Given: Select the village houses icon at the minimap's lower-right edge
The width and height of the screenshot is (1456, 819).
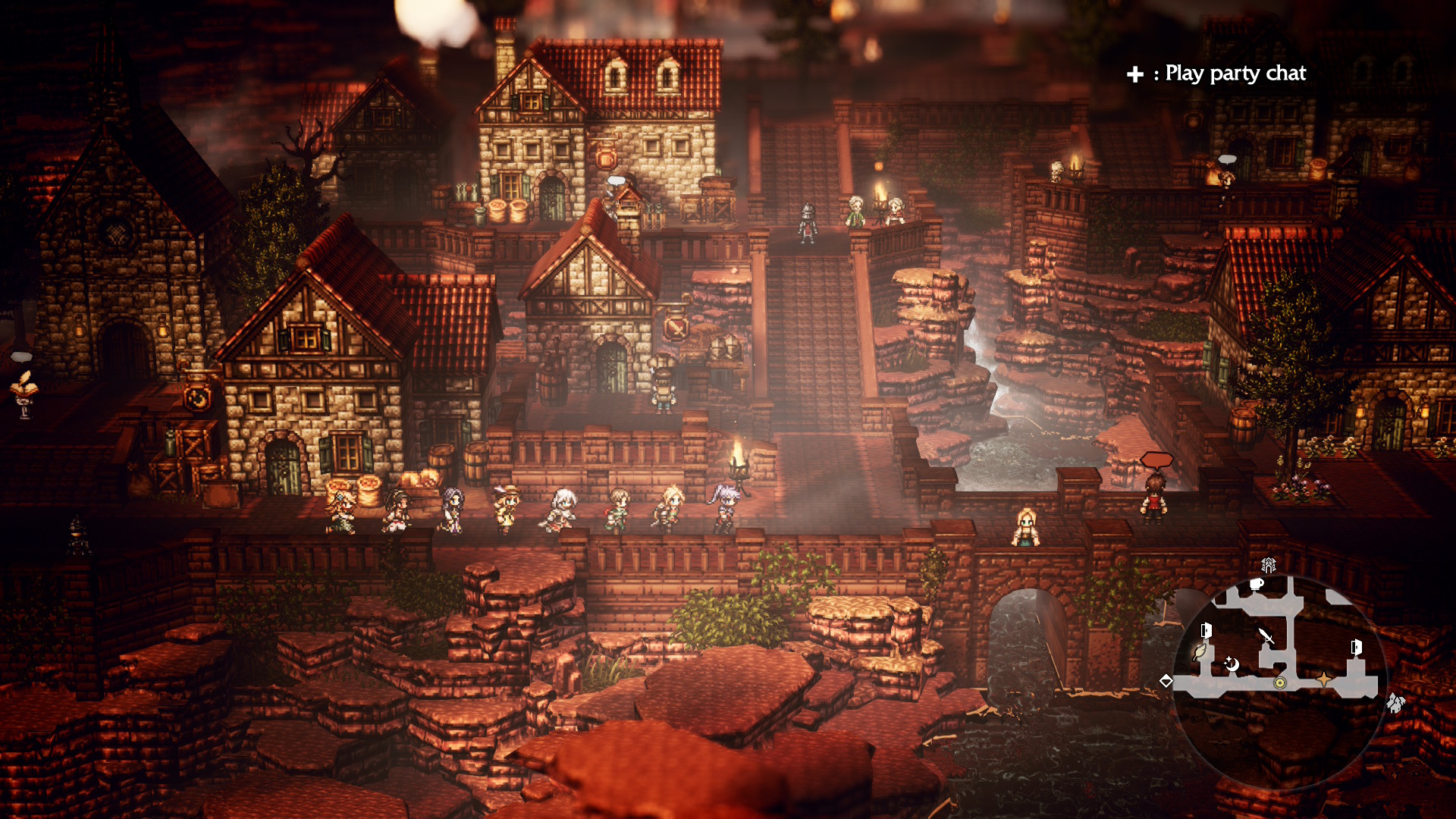Looking at the screenshot, I should 1396,703.
